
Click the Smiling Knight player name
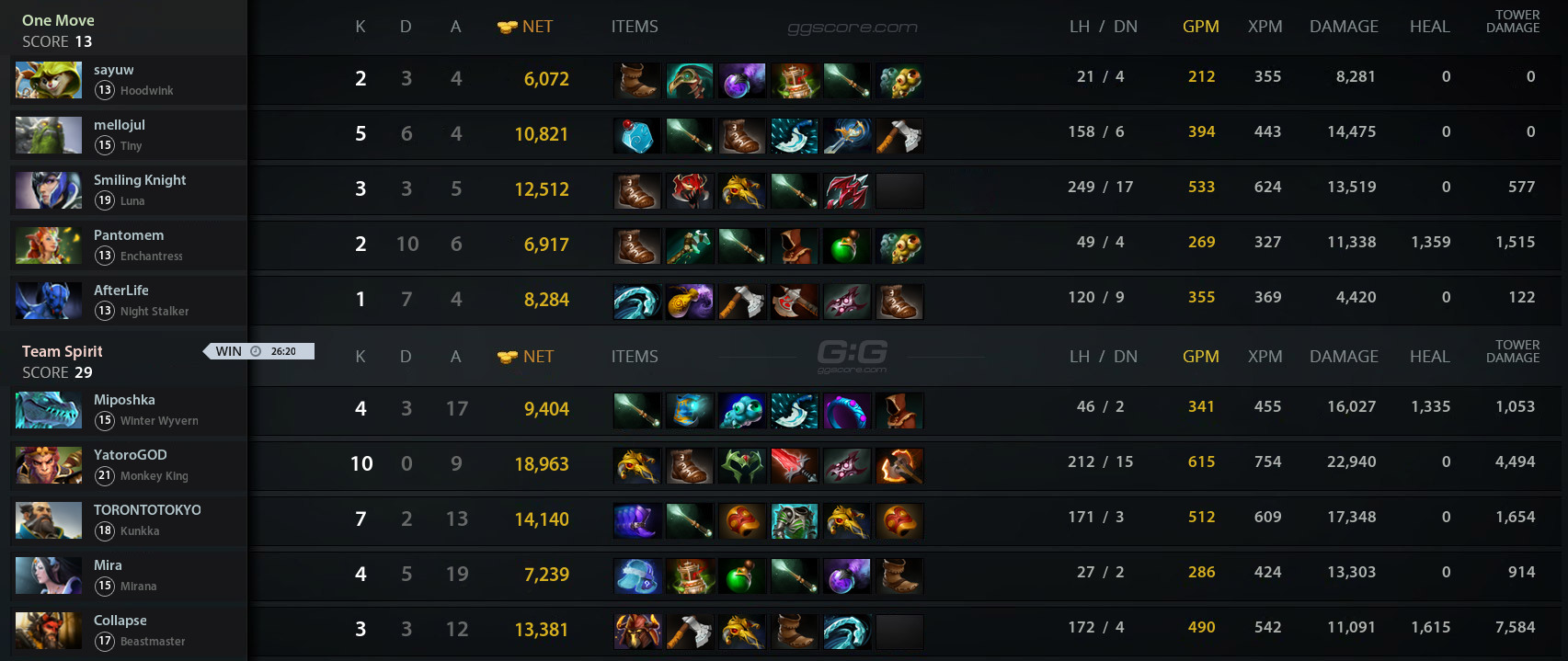point(139,180)
